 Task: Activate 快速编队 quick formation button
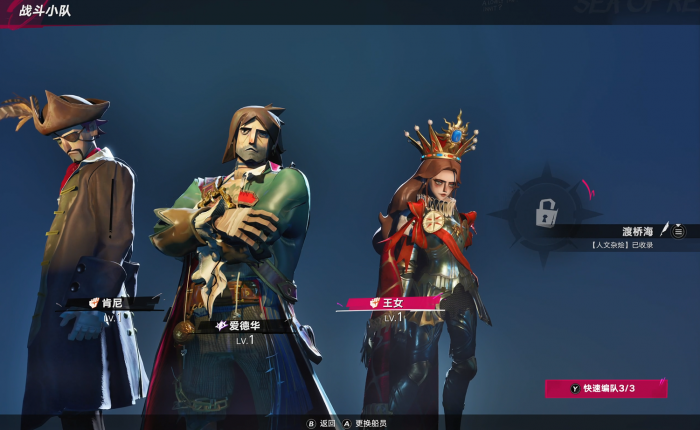tap(604, 387)
